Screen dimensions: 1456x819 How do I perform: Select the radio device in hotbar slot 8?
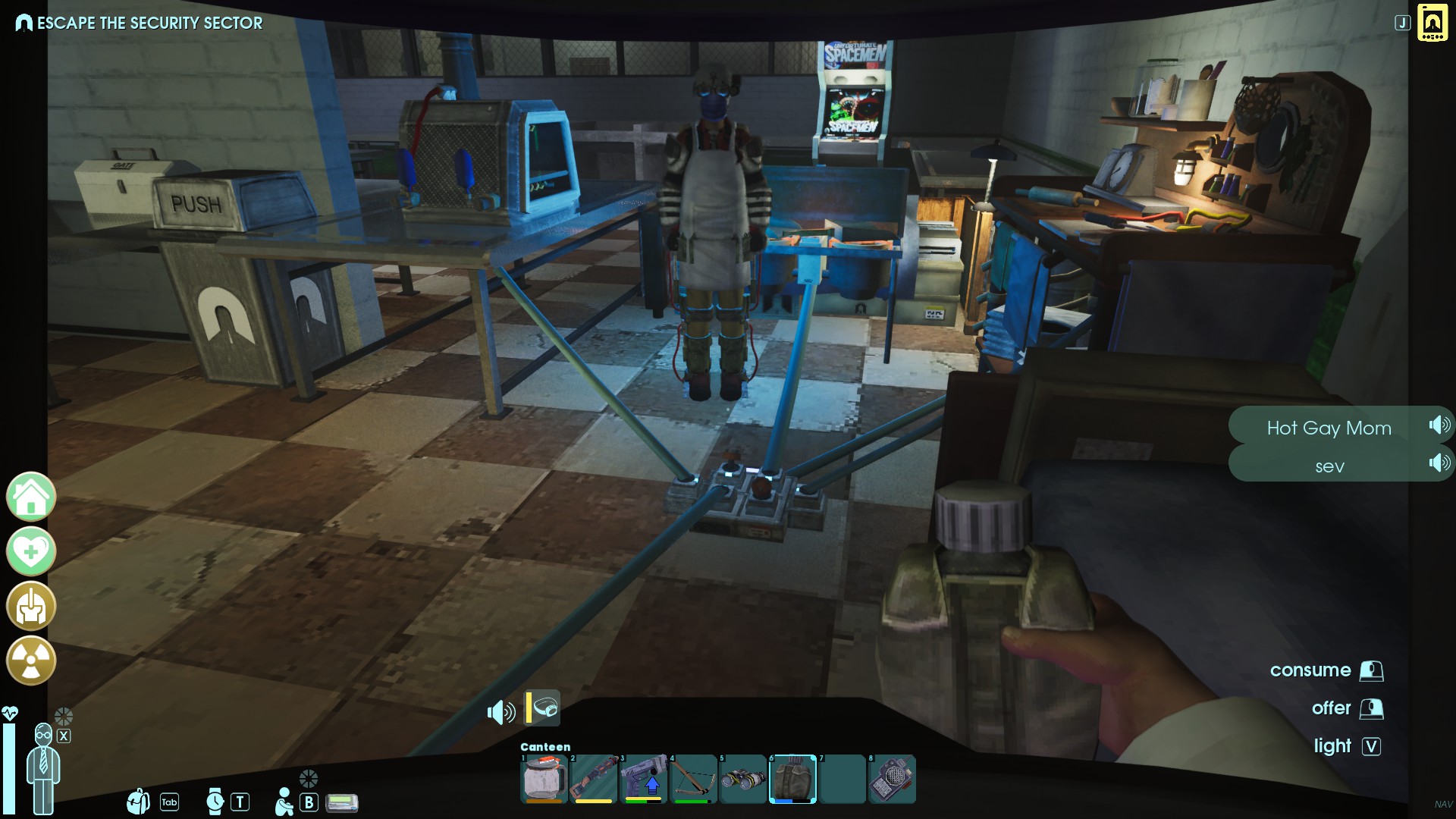[892, 779]
